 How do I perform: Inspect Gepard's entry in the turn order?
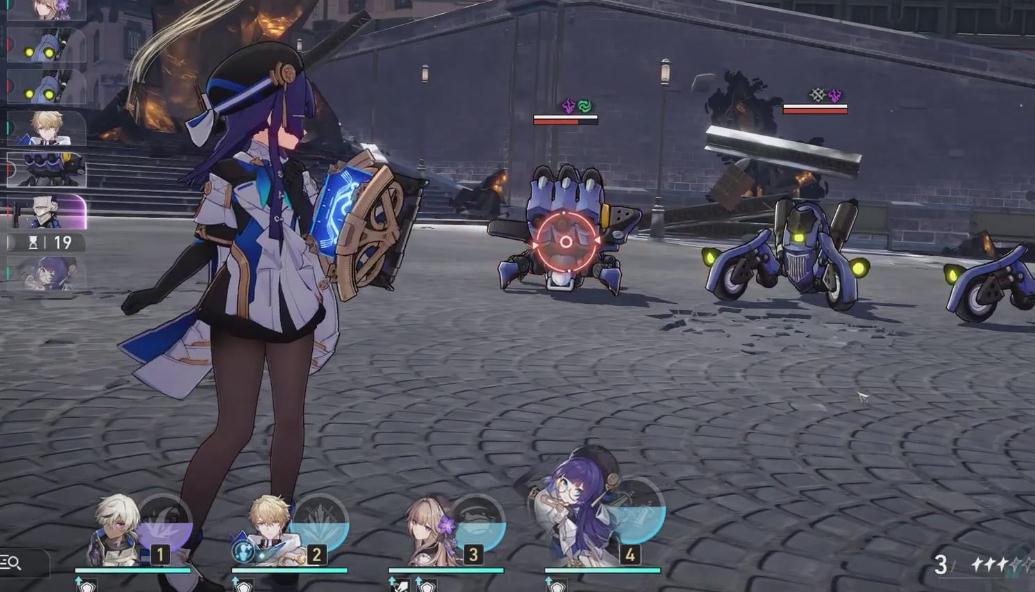46,126
